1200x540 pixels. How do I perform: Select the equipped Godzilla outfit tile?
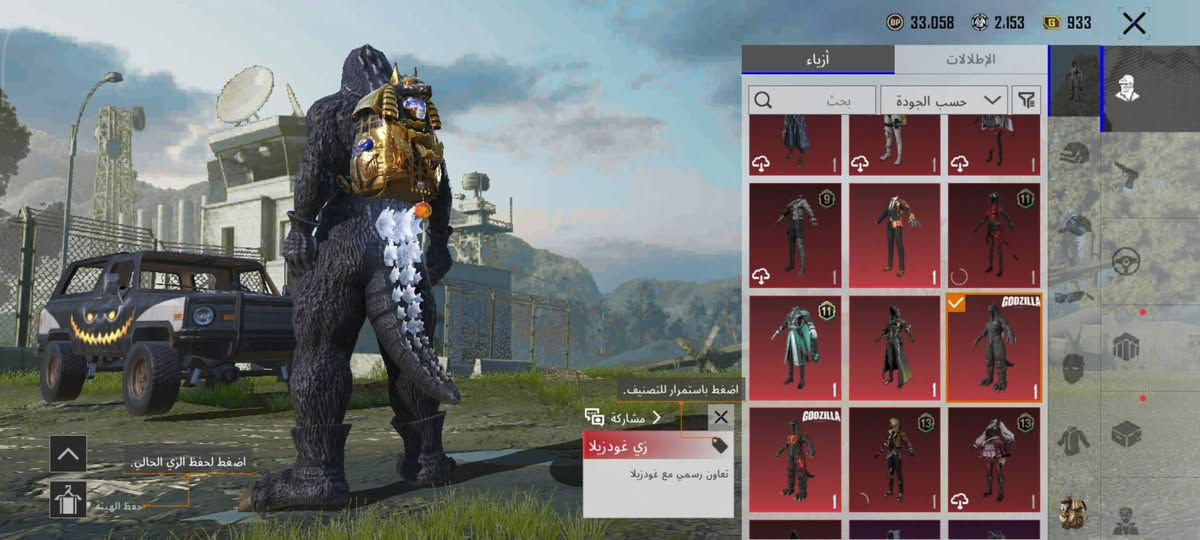pyautogui.click(x=994, y=348)
